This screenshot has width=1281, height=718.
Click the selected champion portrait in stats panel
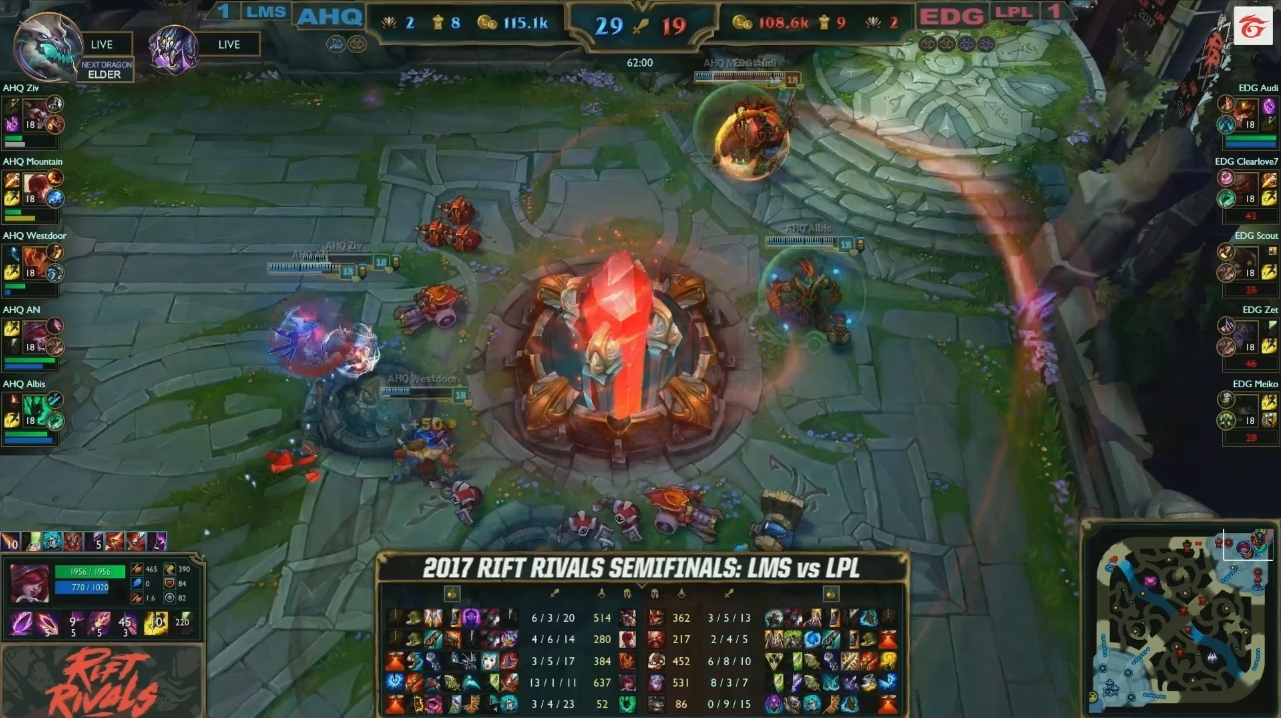[30, 584]
